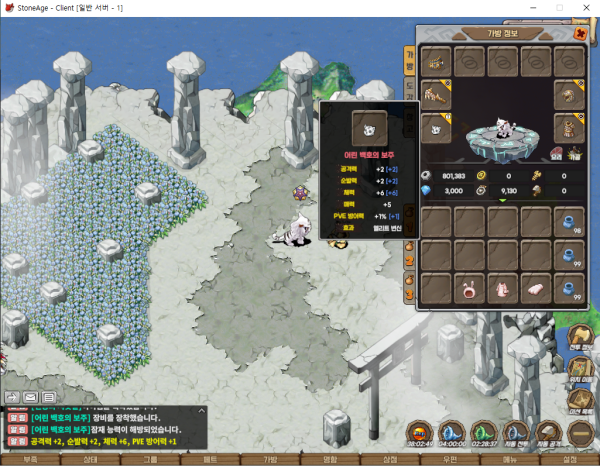This screenshot has width=600, height=468.
Task: Open the 펫 pet menu
Action: coord(210,460)
